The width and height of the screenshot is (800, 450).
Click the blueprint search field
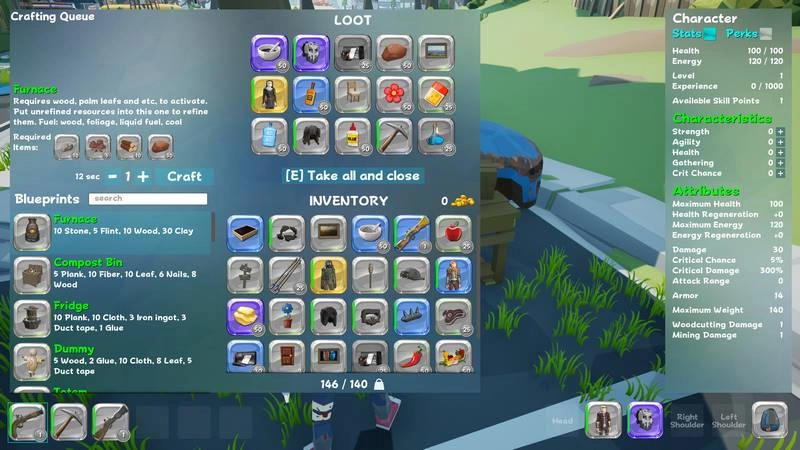tap(147, 199)
